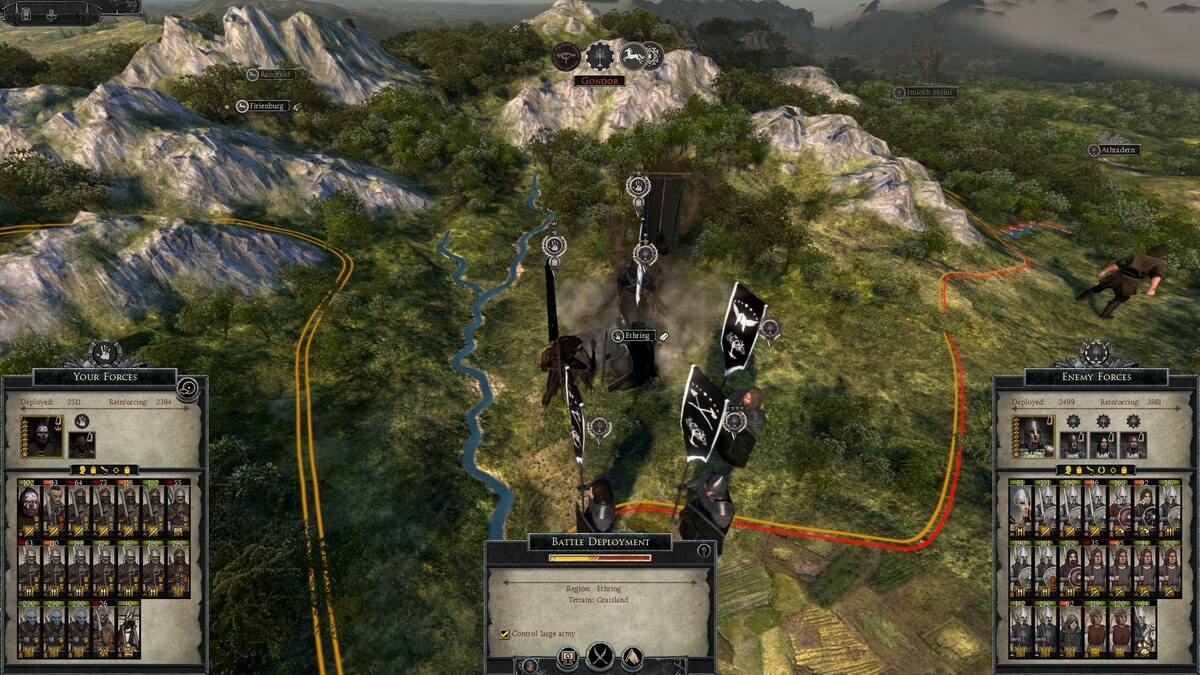The image size is (1200, 675).
Task: Select your main general's large portrait
Action: [43, 437]
